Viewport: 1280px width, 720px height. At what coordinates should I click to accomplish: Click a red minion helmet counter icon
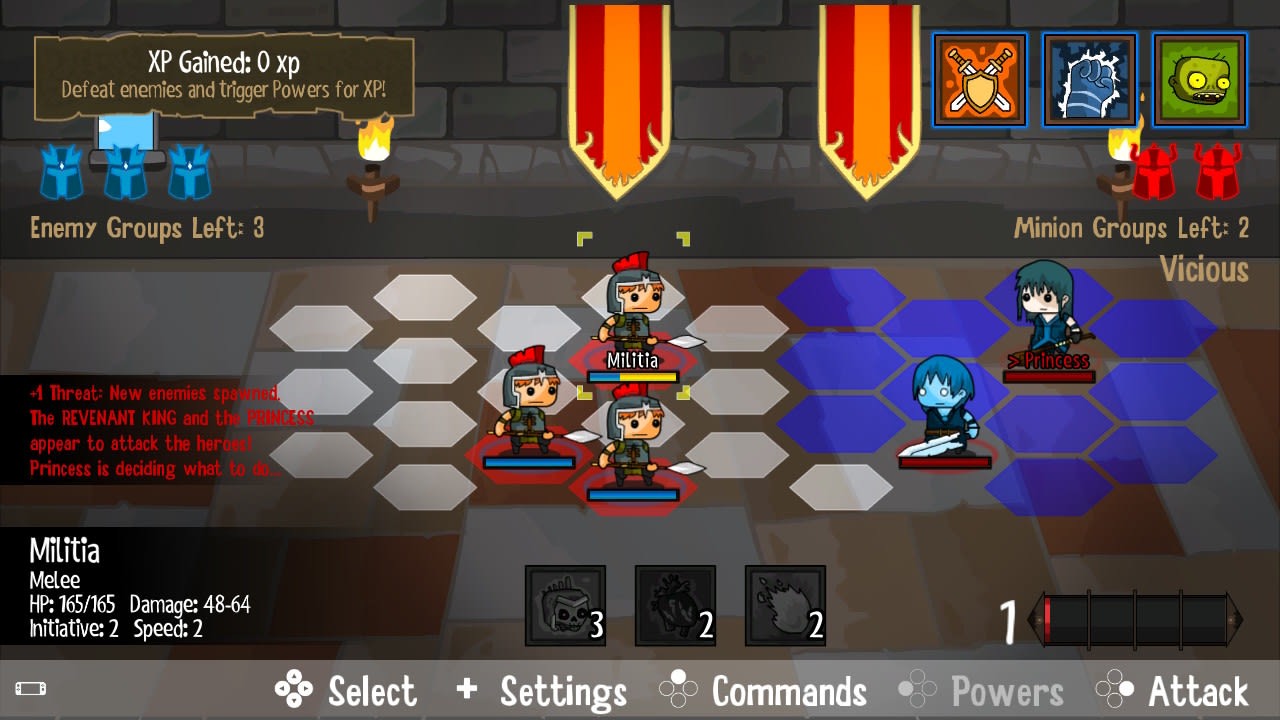click(1157, 170)
